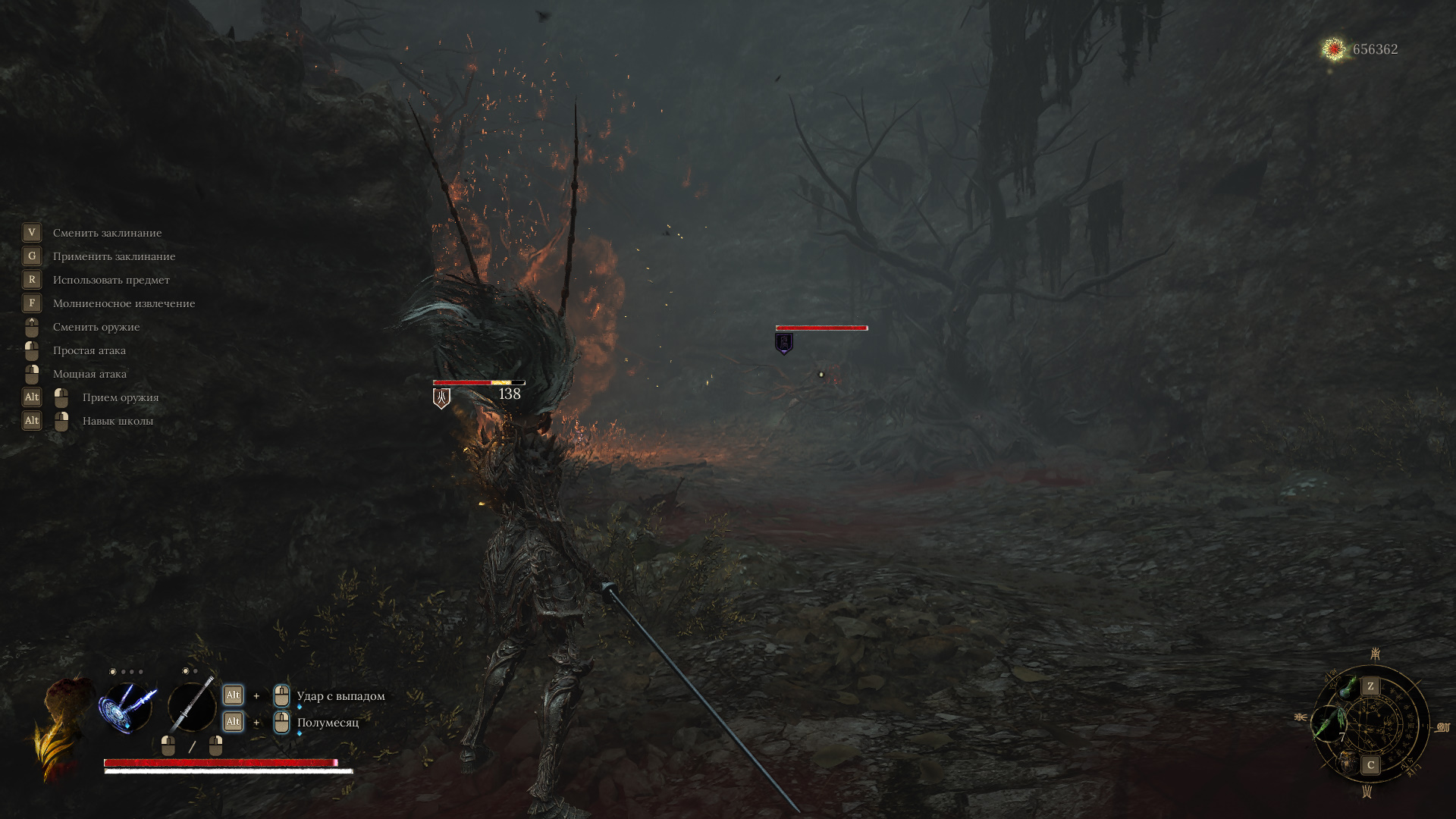1456x819 pixels.
Task: Click the green gourd flask item
Action: 1349,687
